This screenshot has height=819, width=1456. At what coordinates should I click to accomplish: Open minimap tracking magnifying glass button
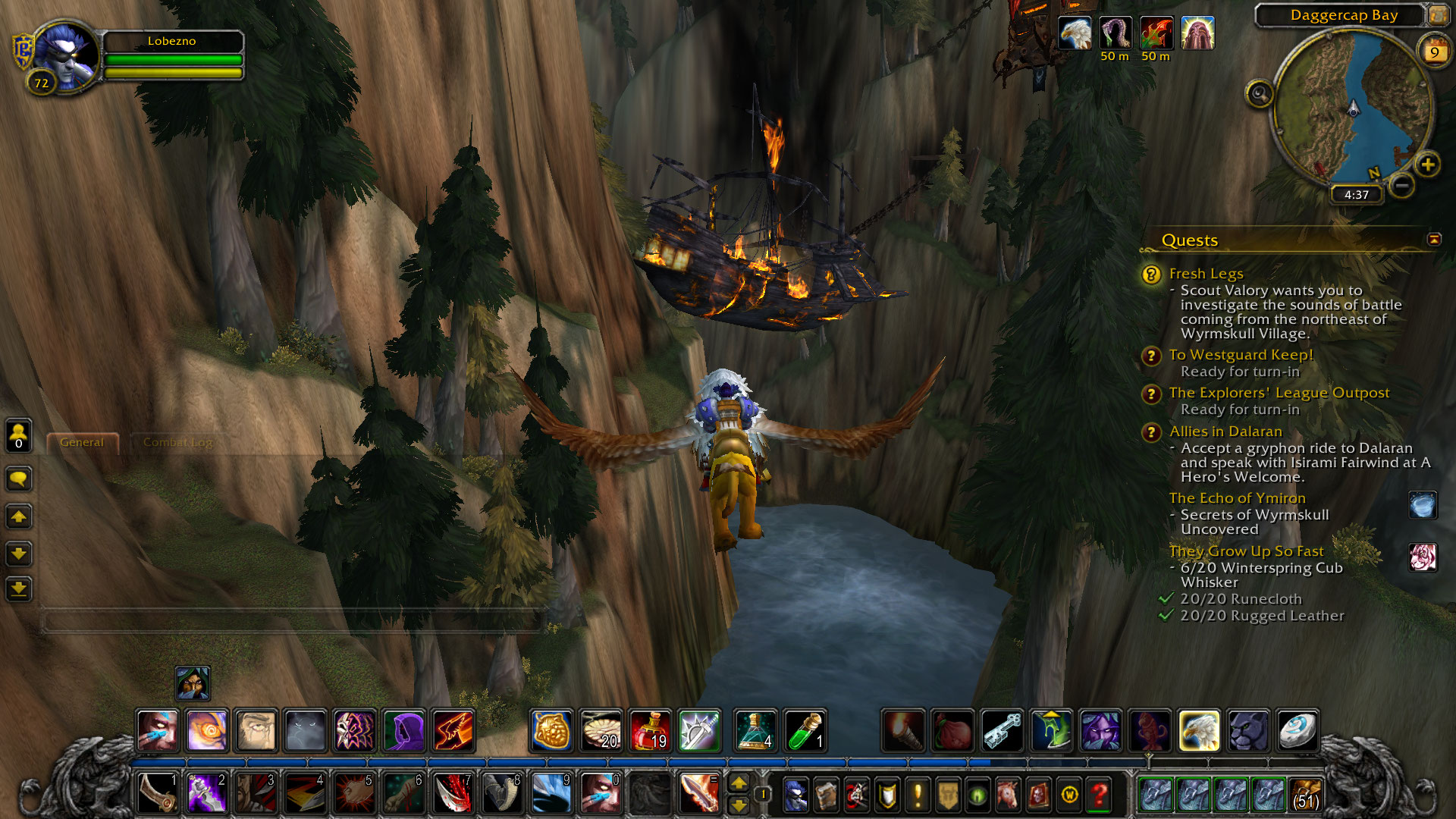pos(1260,94)
